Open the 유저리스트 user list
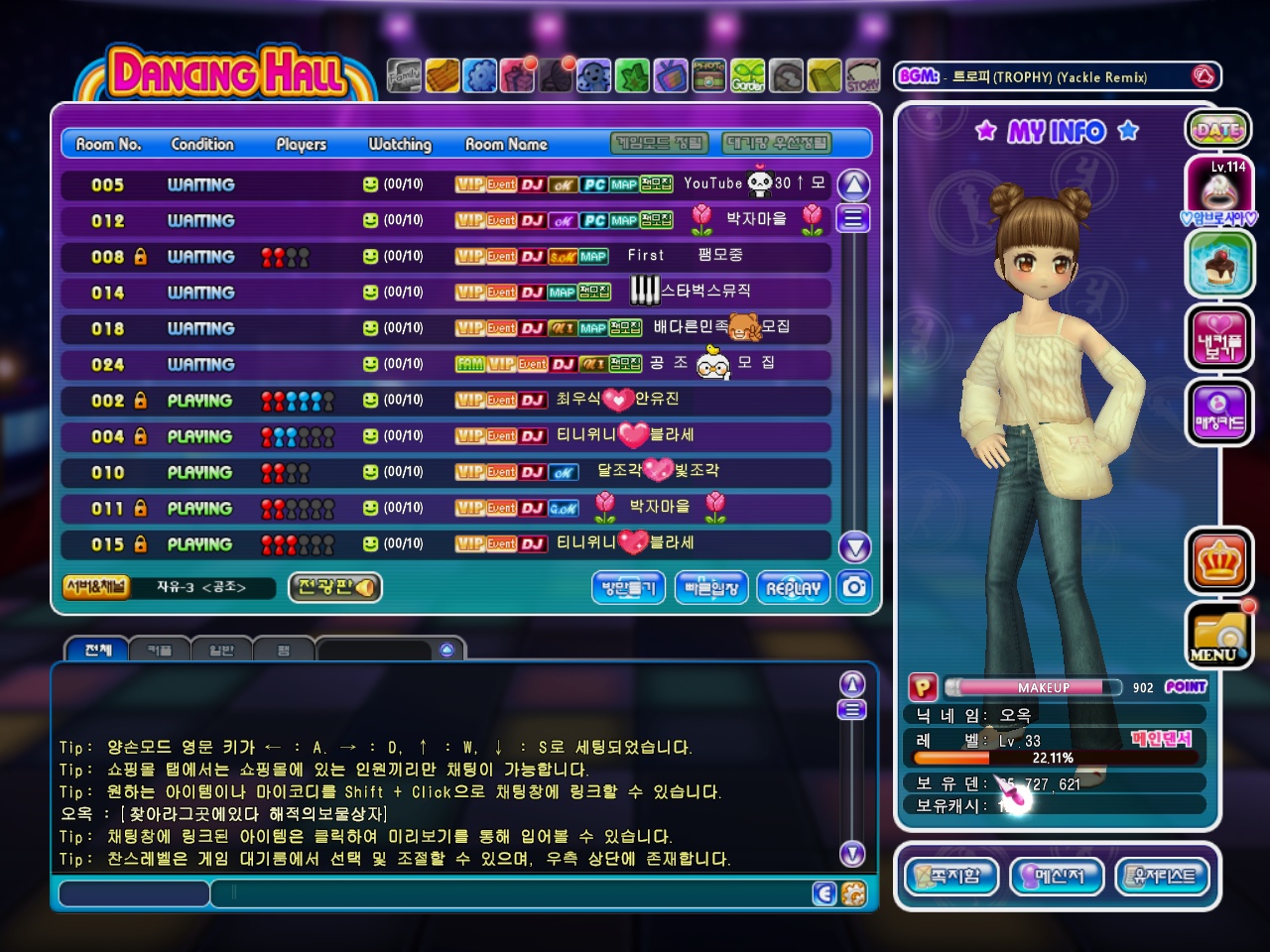The image size is (1270, 952). [x=1163, y=877]
